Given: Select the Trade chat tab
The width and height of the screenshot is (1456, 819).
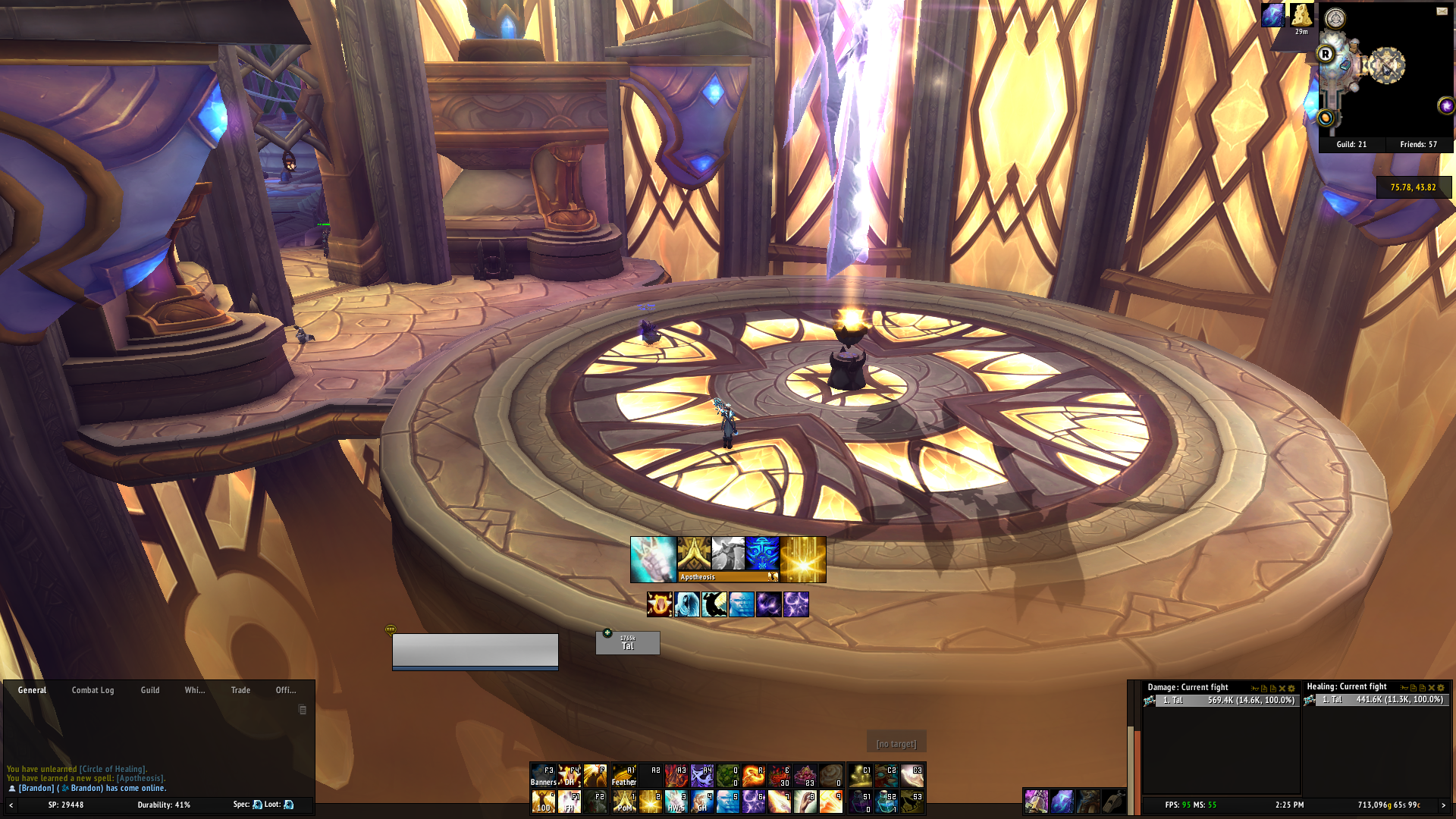Looking at the screenshot, I should click(240, 690).
